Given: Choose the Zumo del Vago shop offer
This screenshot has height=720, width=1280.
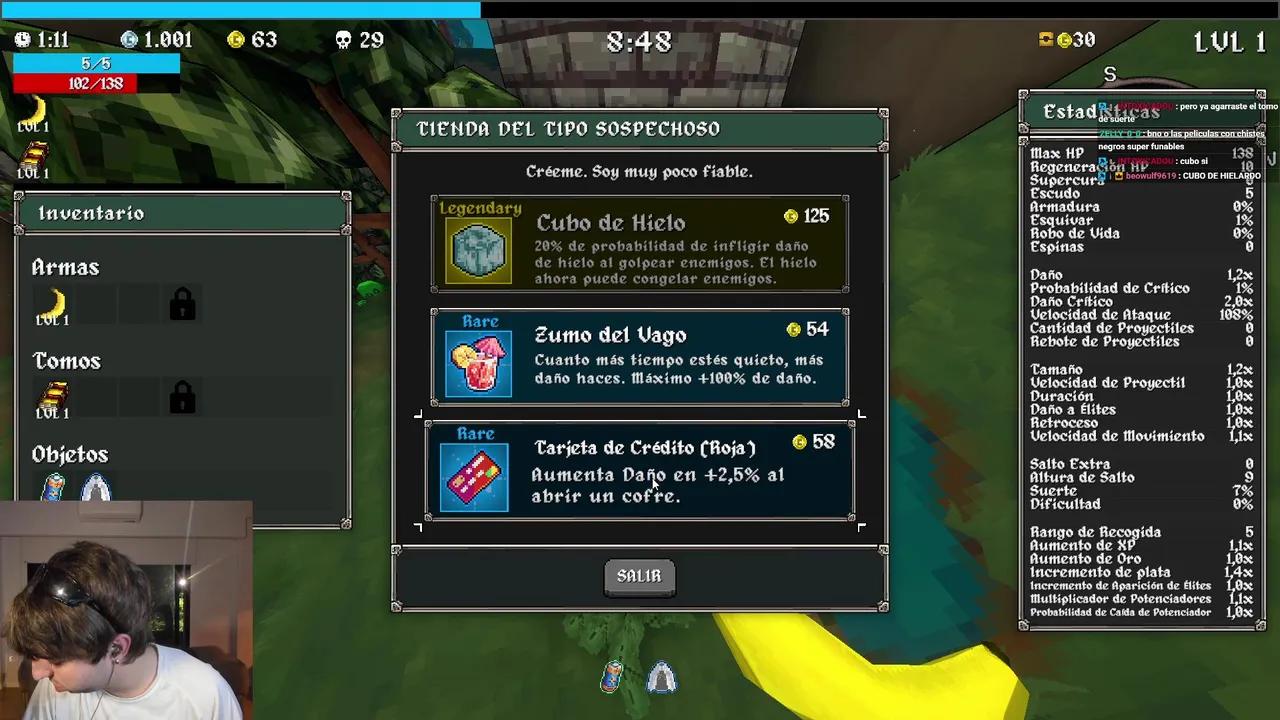Looking at the screenshot, I should coord(640,357).
